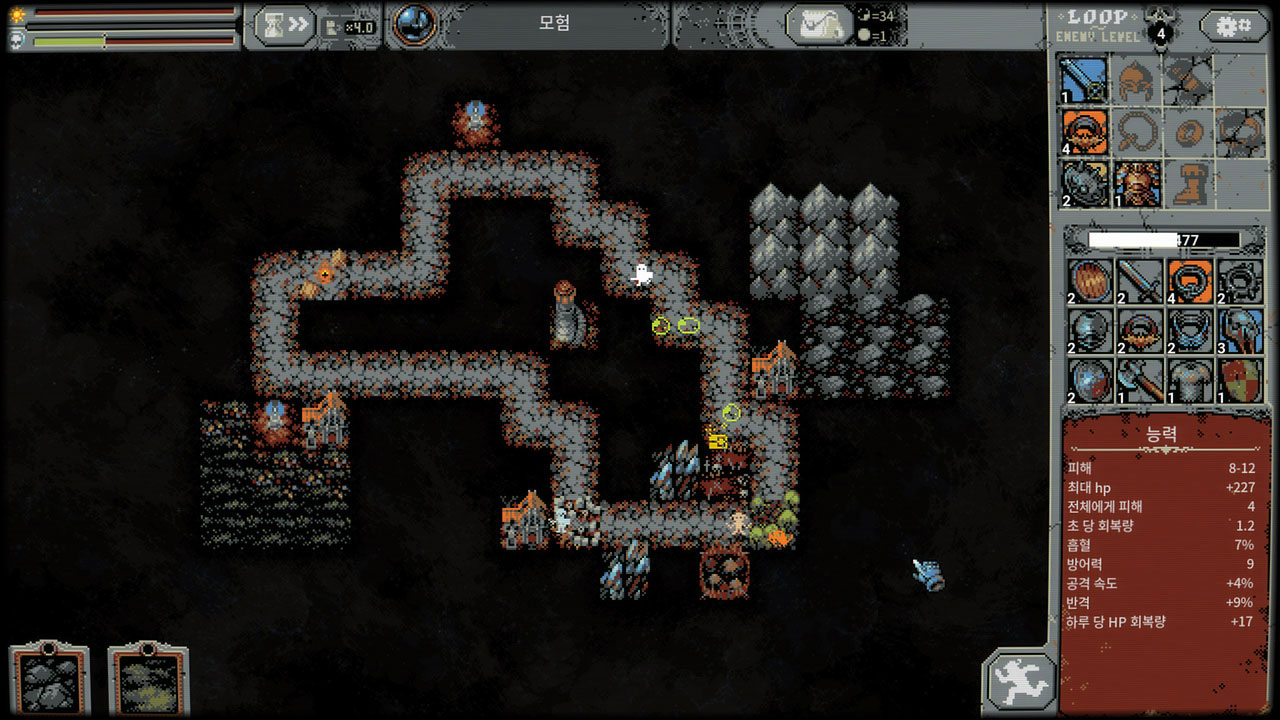The image size is (1280, 720).
Task: Click the equipped orange ring slot
Action: point(1084,132)
